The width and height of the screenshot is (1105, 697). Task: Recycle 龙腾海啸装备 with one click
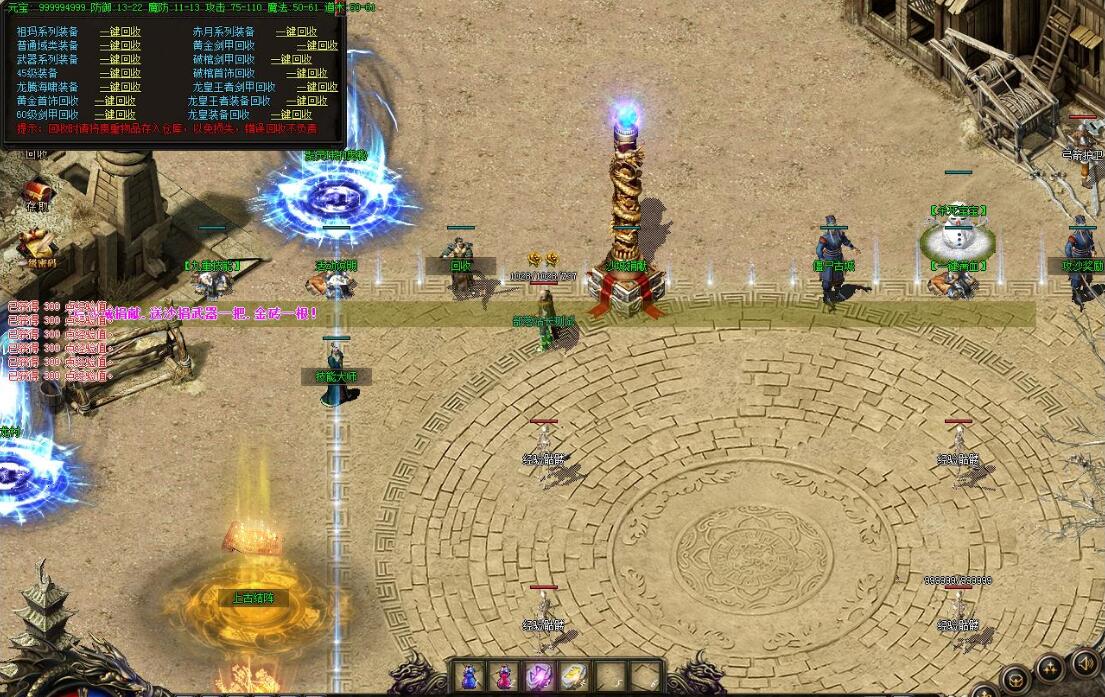coord(120,87)
